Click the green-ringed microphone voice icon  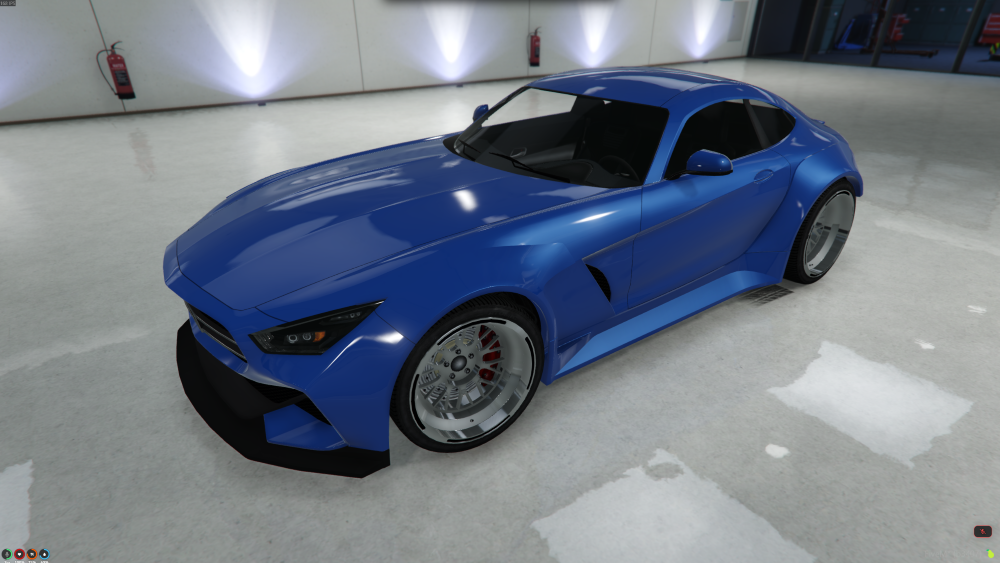(x=7, y=553)
